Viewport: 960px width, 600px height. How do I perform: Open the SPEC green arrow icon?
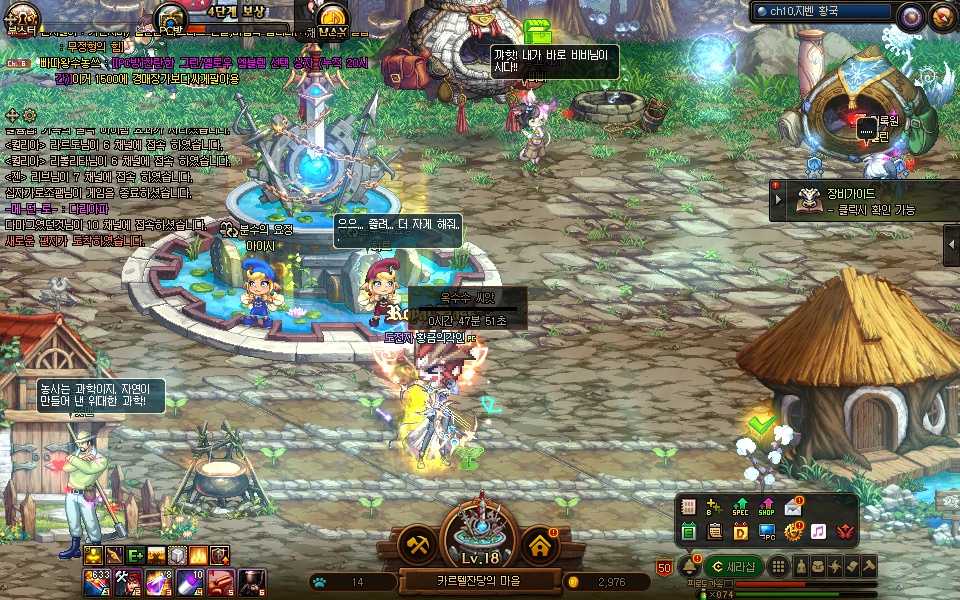tap(740, 507)
